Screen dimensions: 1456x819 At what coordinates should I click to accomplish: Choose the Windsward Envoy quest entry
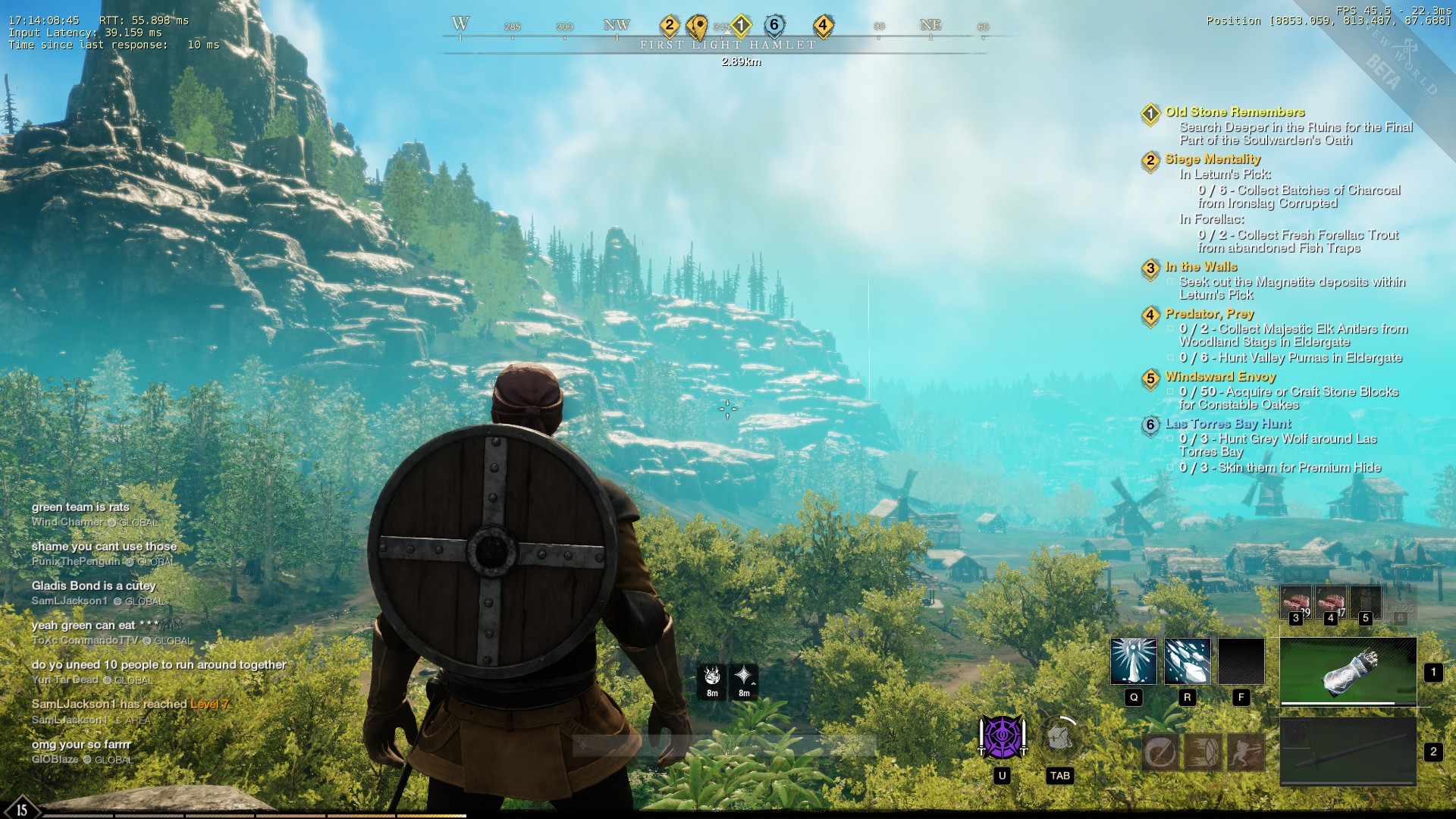click(x=1220, y=377)
